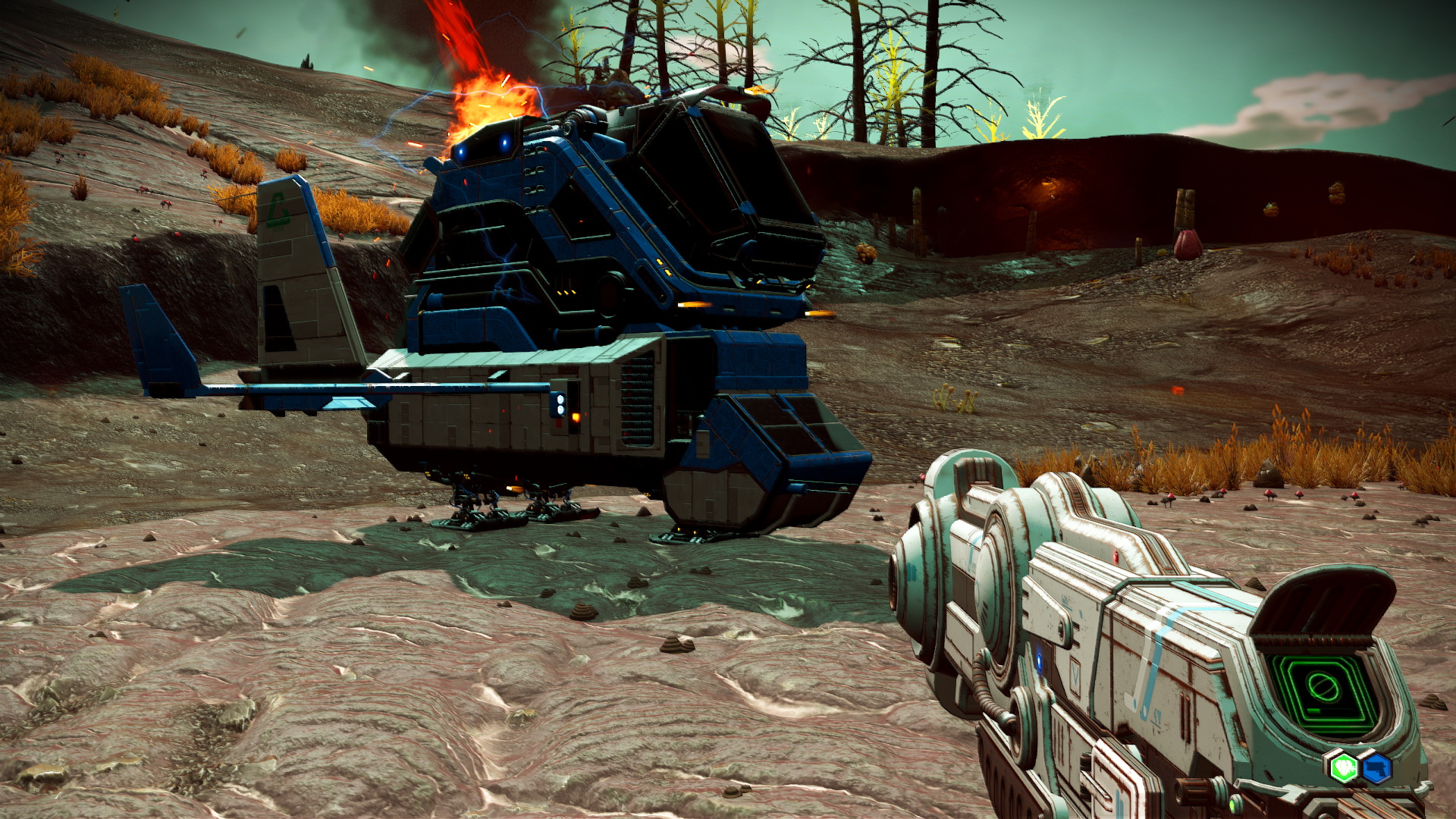Select the blue pistol weapon mode icon

coord(1376,767)
